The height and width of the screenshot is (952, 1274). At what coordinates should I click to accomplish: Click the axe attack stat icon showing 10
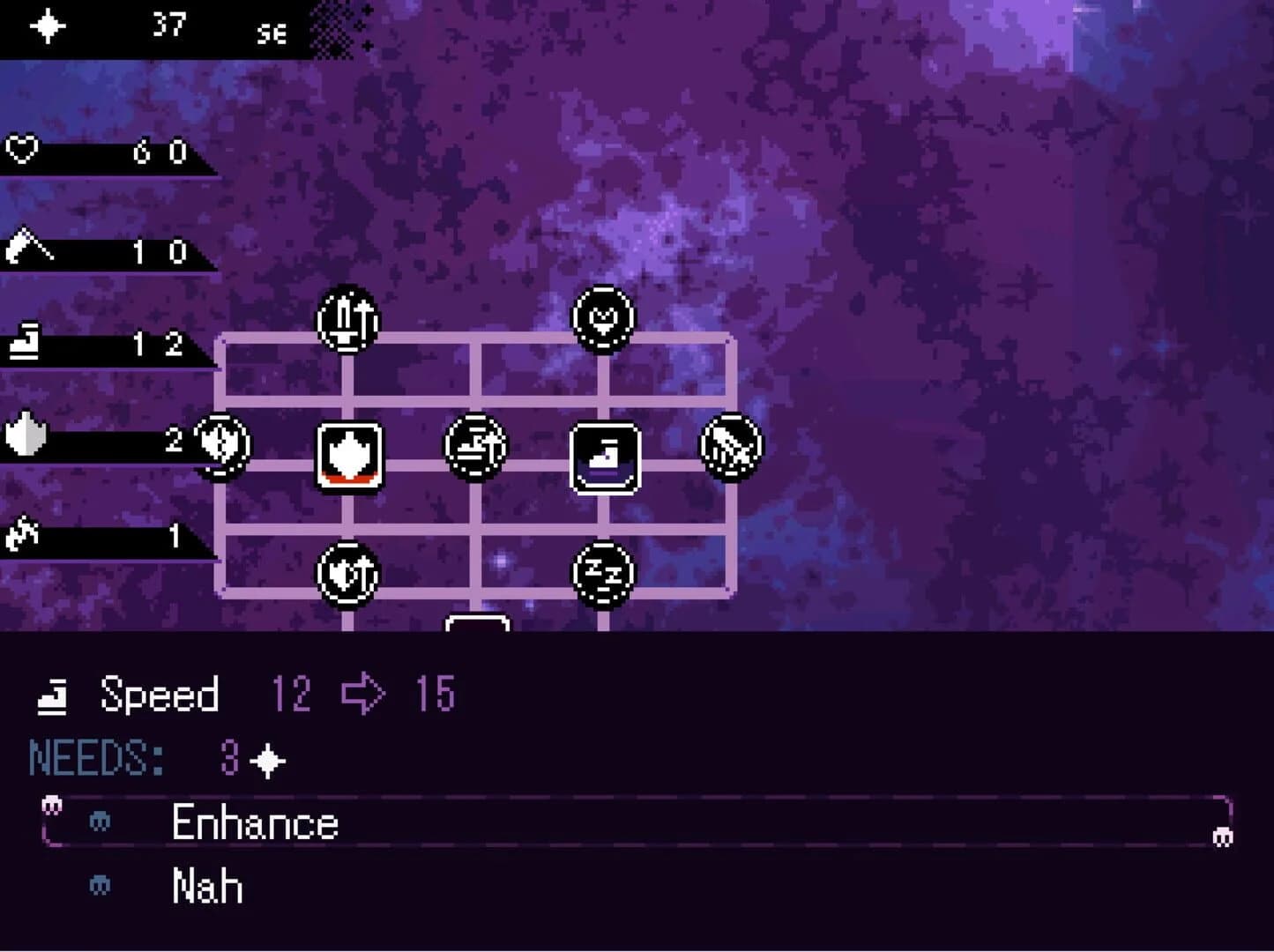tap(26, 249)
